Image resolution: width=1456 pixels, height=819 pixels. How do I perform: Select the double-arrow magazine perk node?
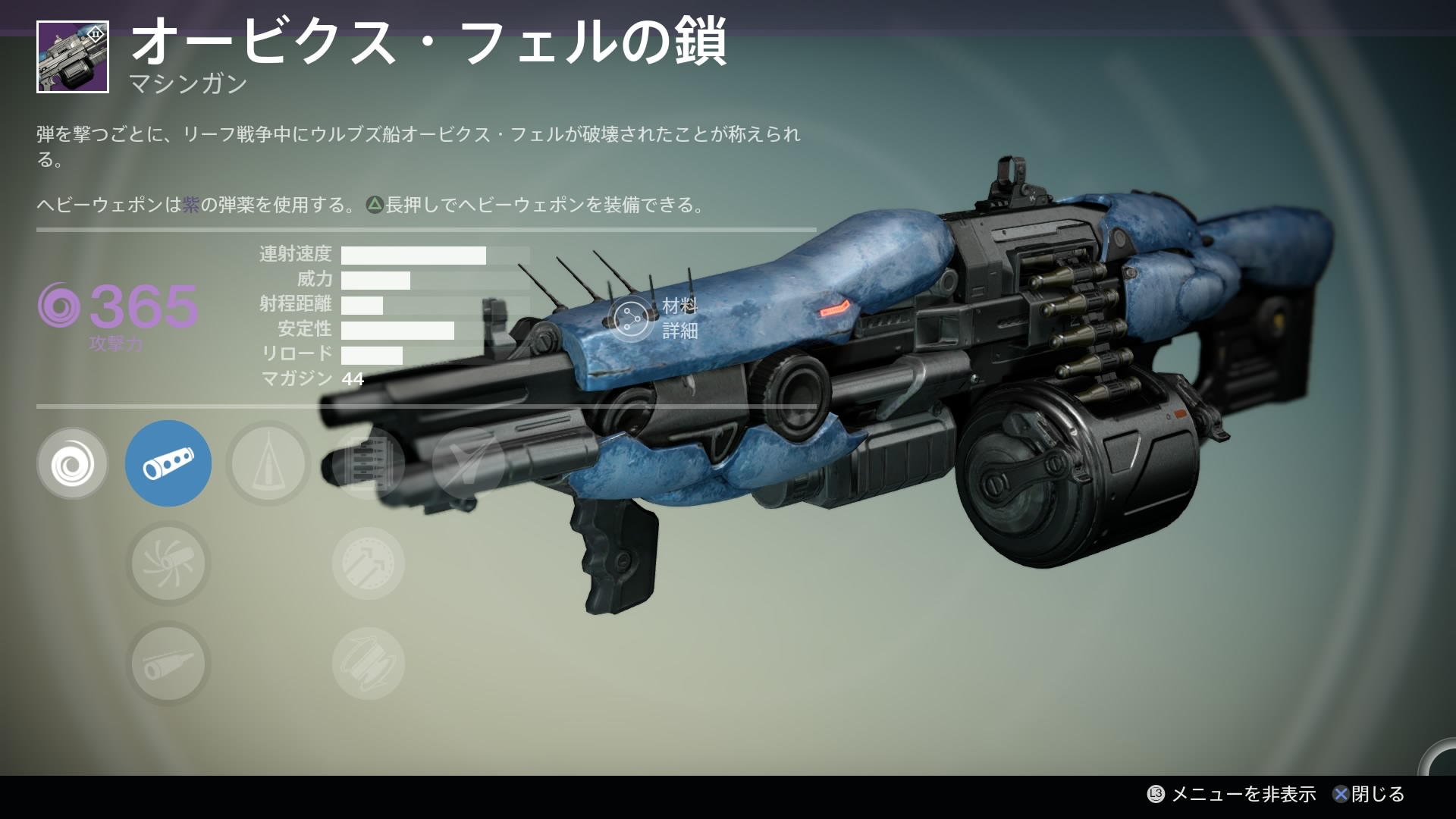click(369, 564)
